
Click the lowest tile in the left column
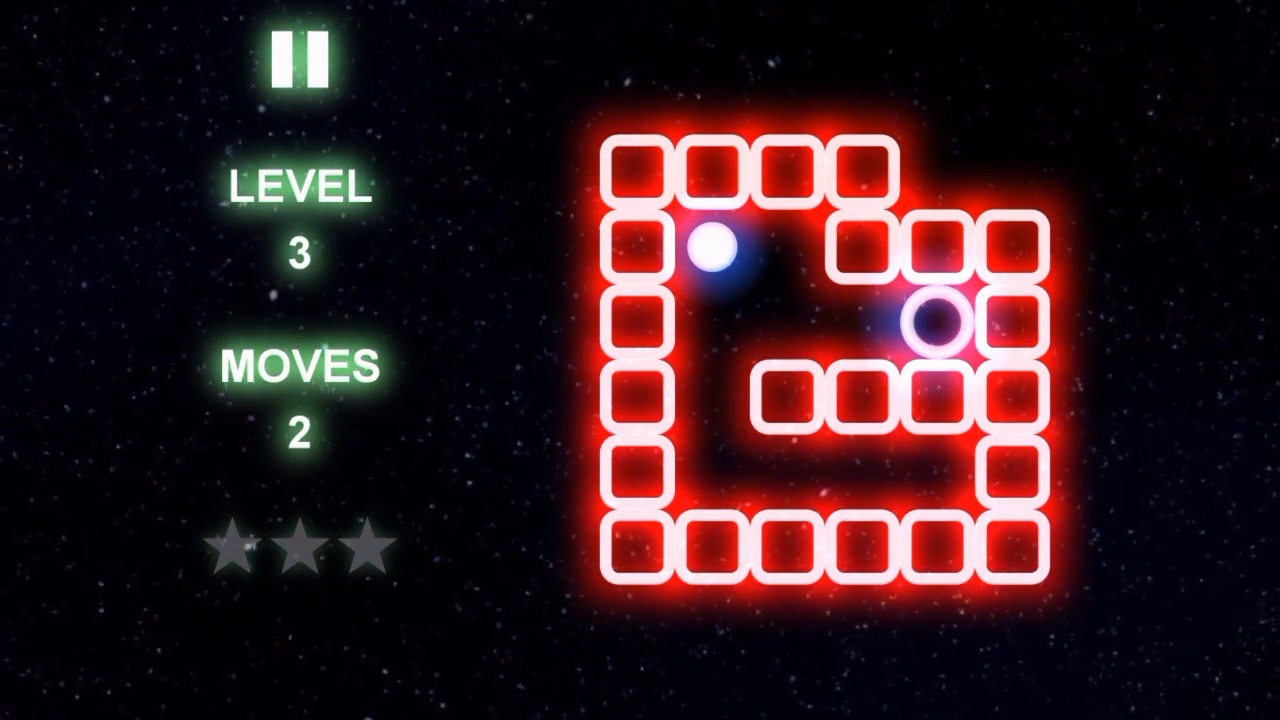coord(637,545)
